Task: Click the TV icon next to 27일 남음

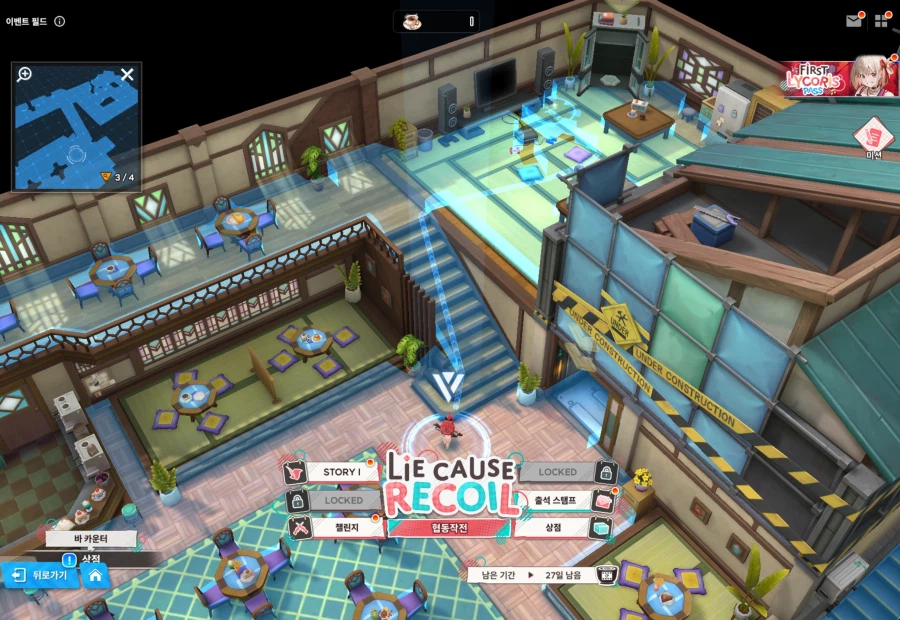Action: (606, 575)
